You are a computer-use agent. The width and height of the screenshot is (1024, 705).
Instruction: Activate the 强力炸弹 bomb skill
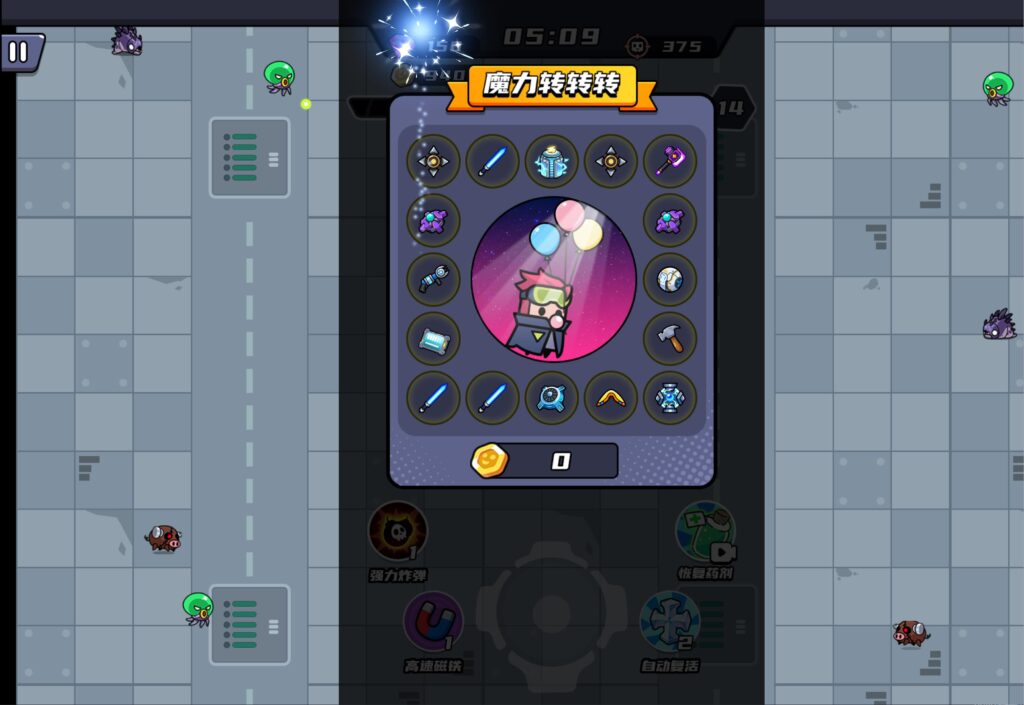(398, 531)
